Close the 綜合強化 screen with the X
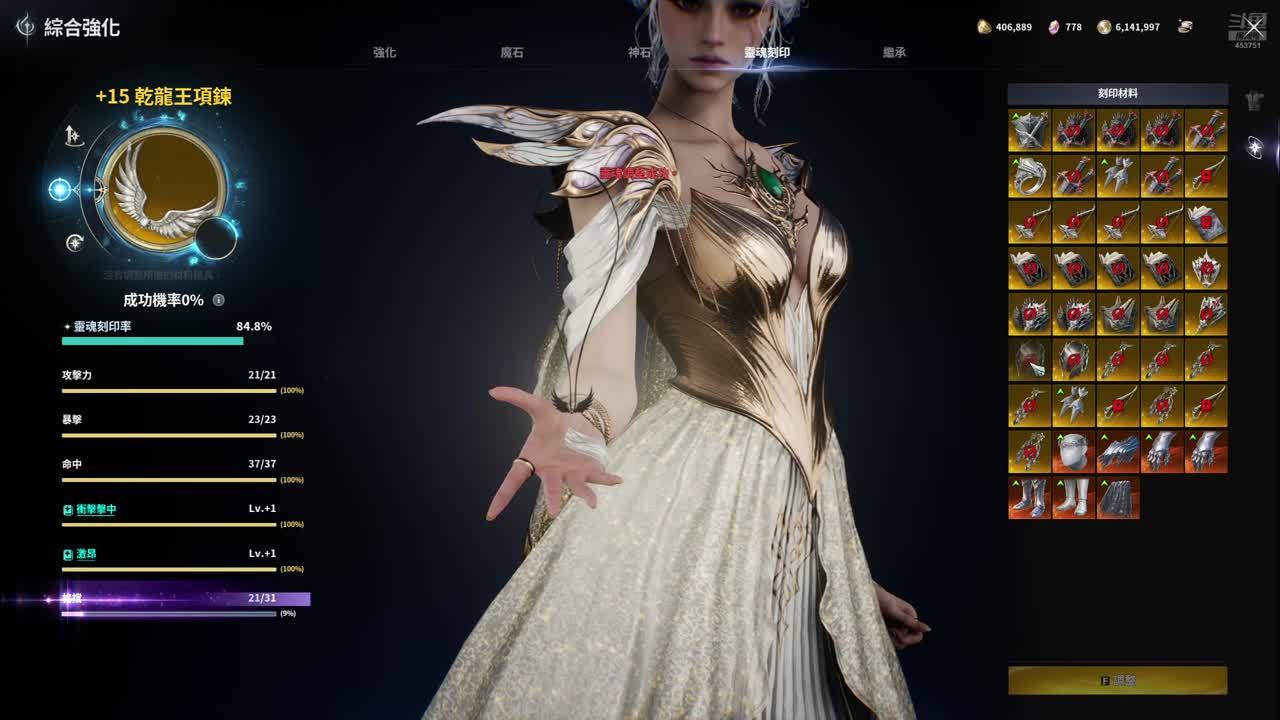 point(1254,26)
